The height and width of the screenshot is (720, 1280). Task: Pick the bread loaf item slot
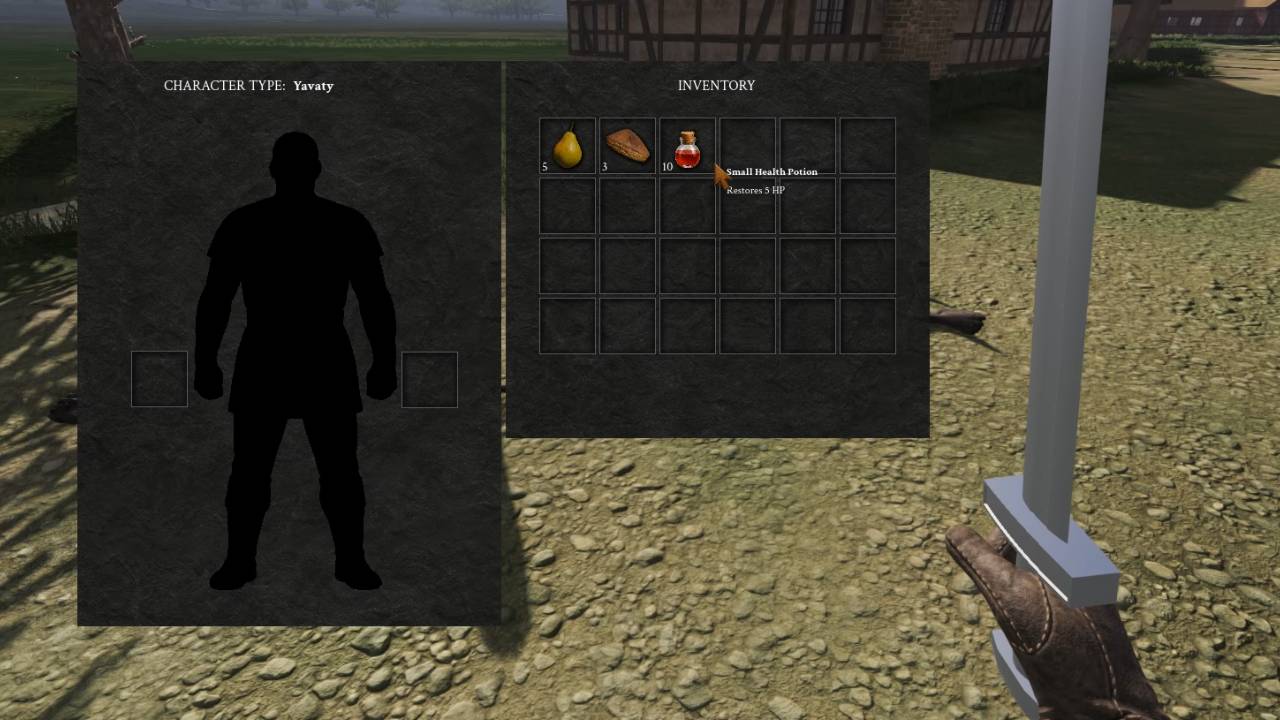tap(627, 146)
